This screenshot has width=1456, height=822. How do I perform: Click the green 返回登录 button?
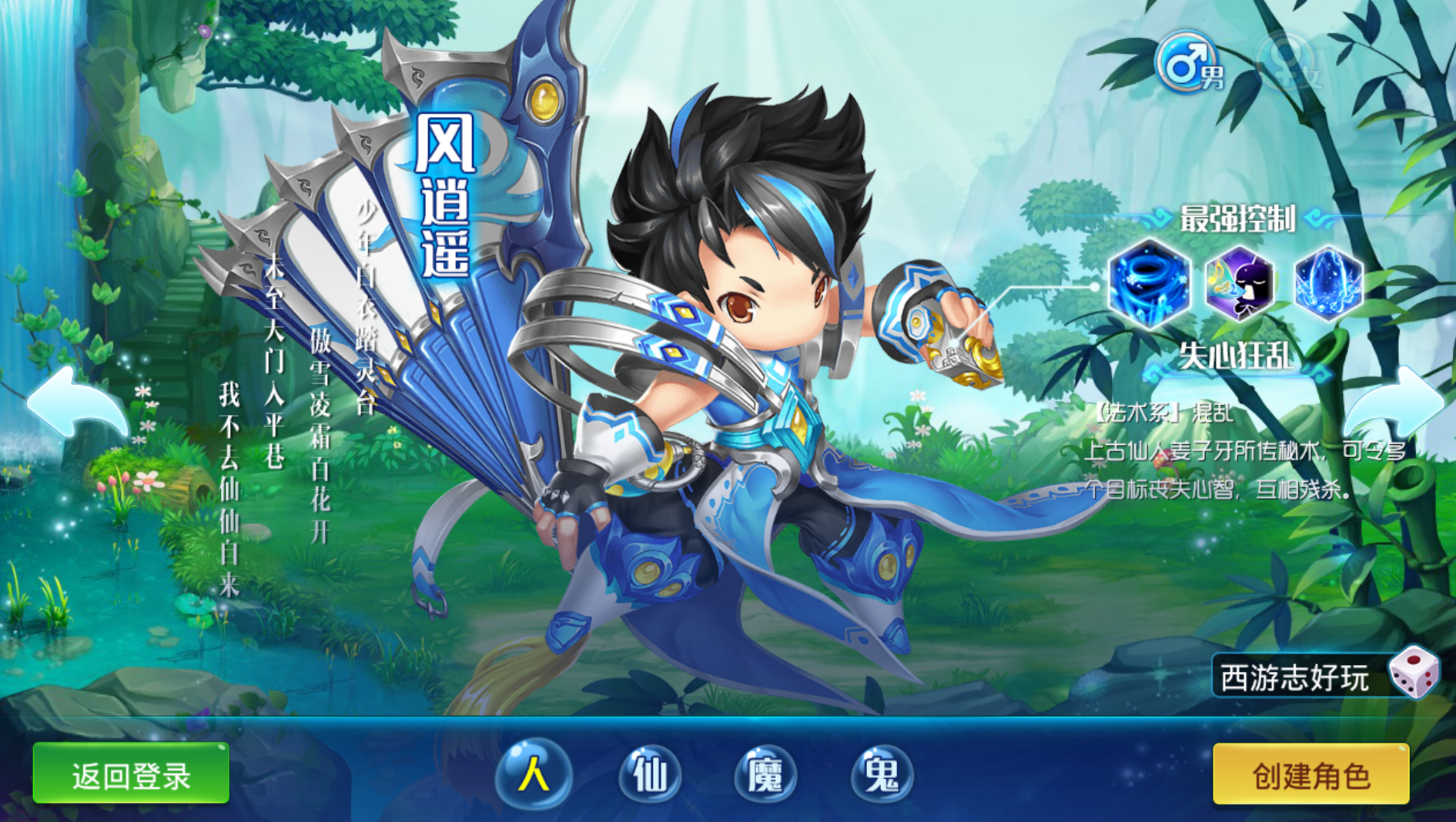pyautogui.click(x=131, y=774)
